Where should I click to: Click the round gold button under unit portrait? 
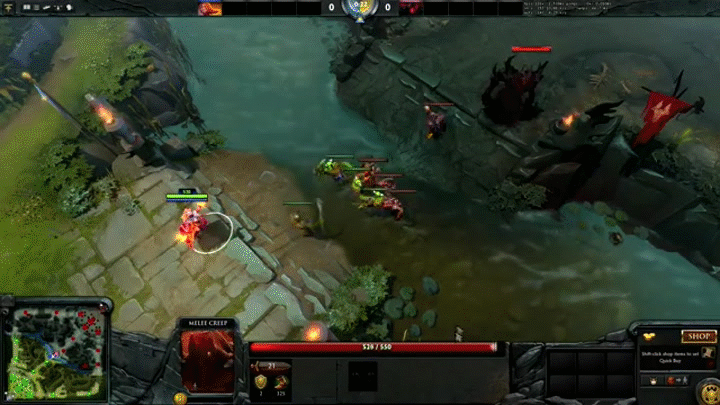tap(181, 396)
